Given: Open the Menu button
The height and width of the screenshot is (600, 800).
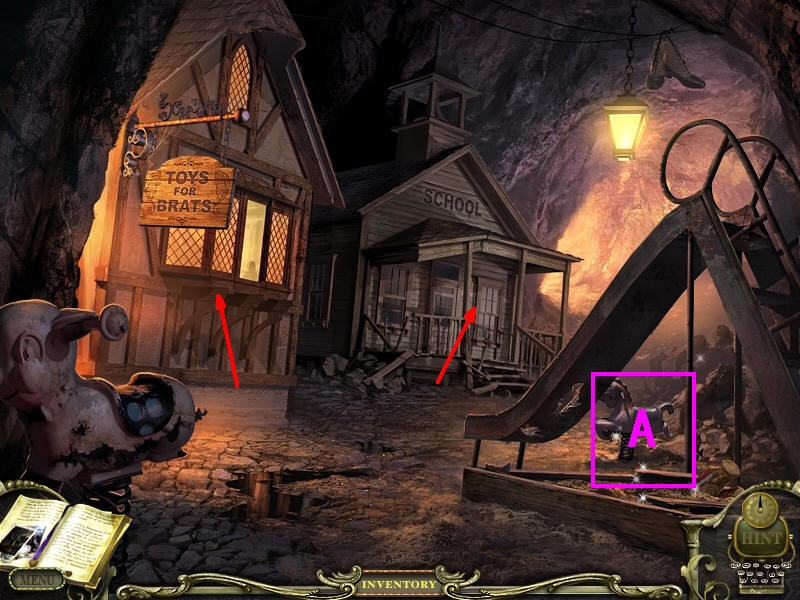Looking at the screenshot, I should [36, 578].
